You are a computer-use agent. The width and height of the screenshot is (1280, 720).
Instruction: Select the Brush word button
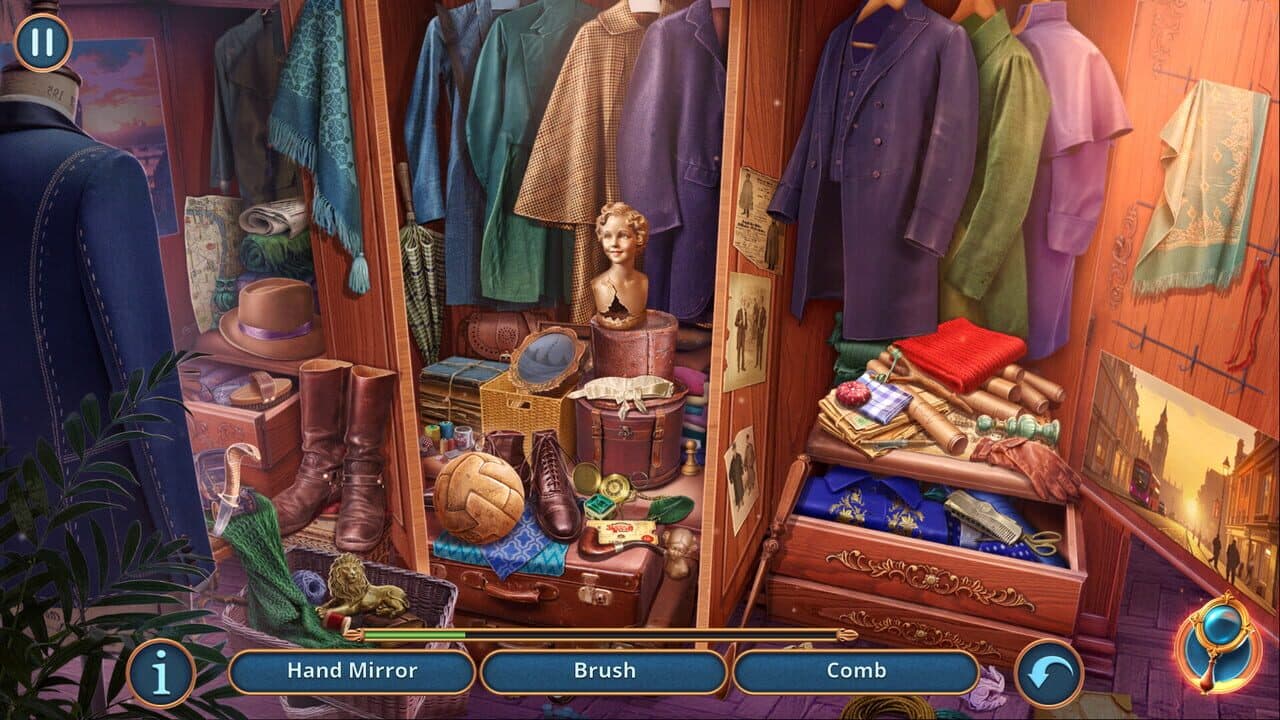(605, 671)
